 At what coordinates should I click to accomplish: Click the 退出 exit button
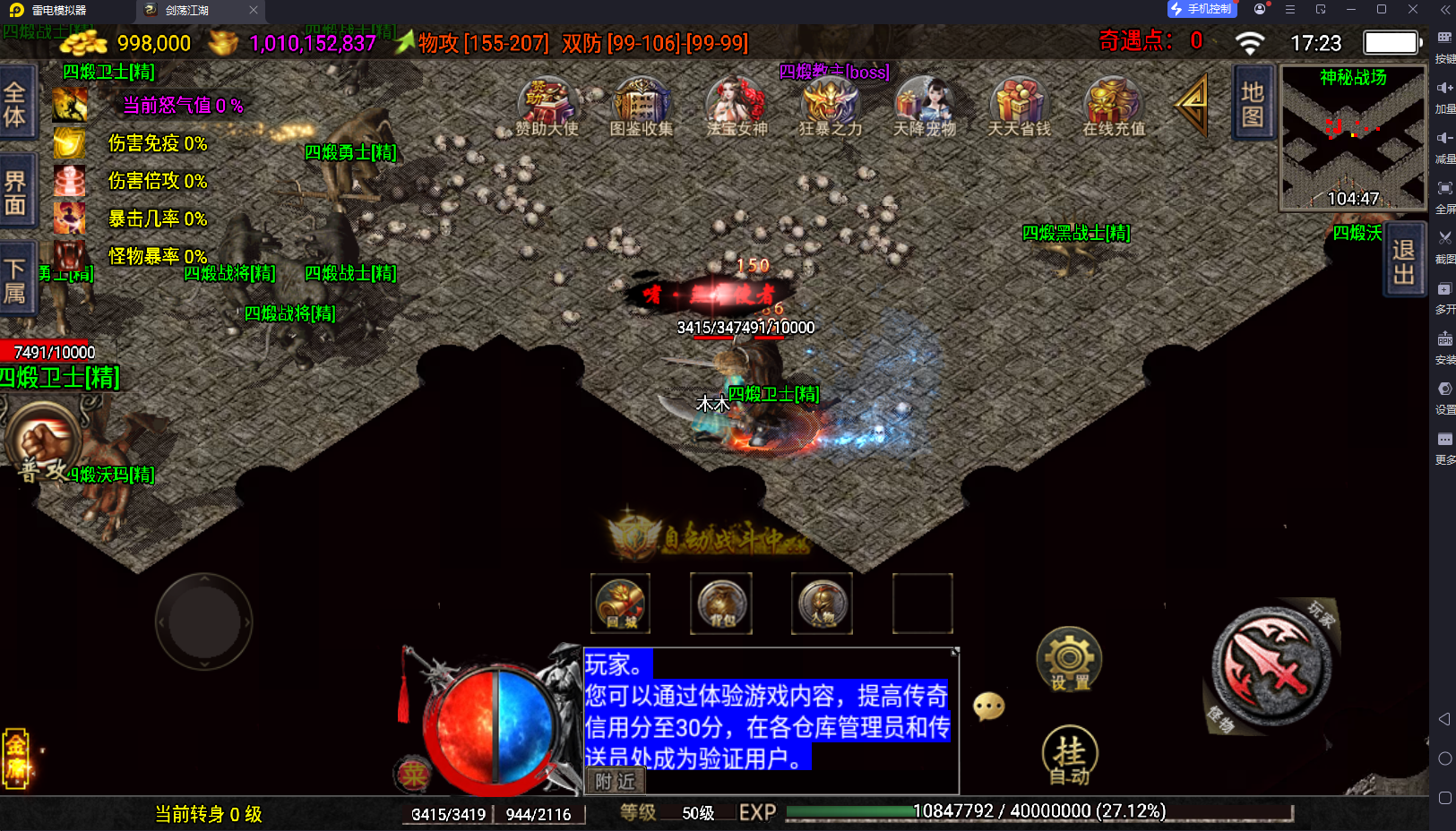click(1404, 261)
